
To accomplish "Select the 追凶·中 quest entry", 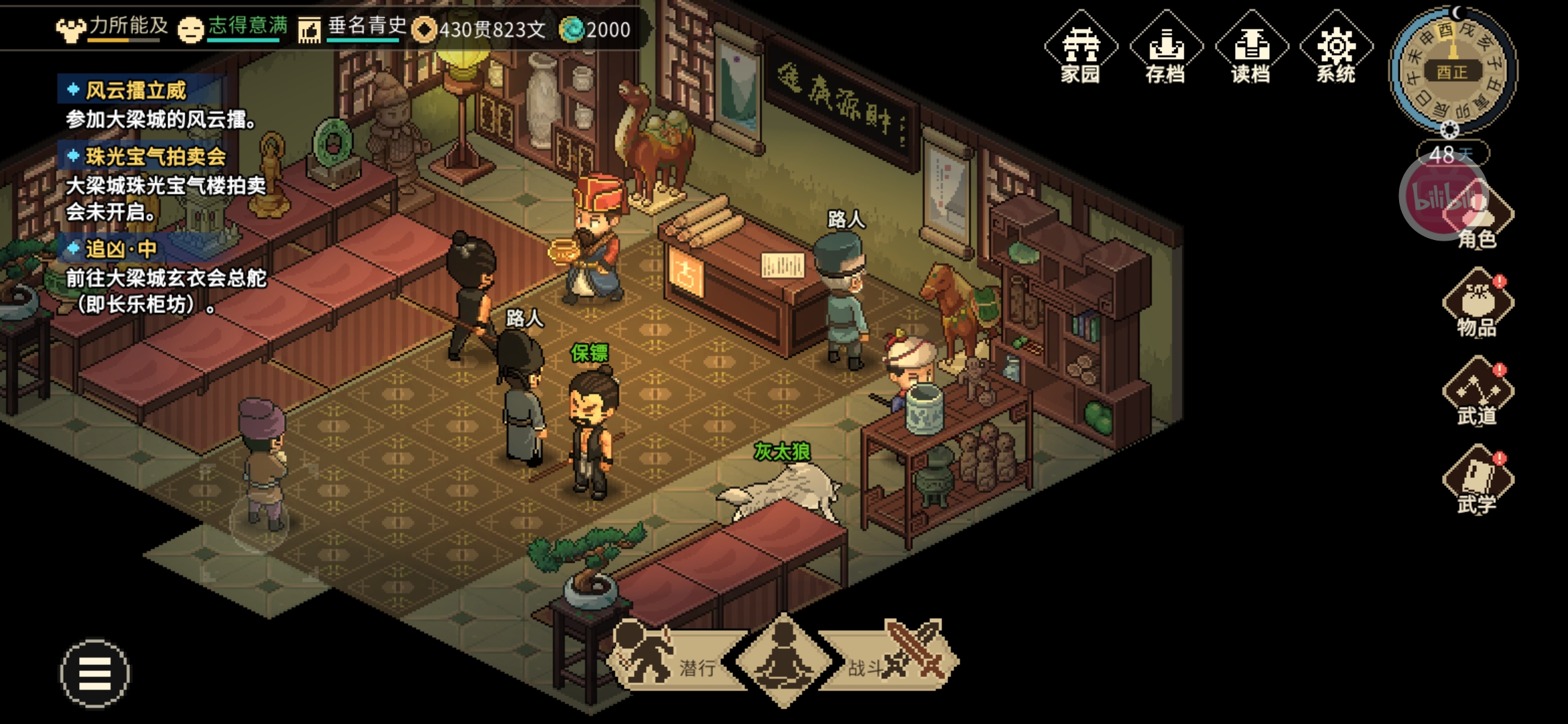I will click(x=121, y=249).
